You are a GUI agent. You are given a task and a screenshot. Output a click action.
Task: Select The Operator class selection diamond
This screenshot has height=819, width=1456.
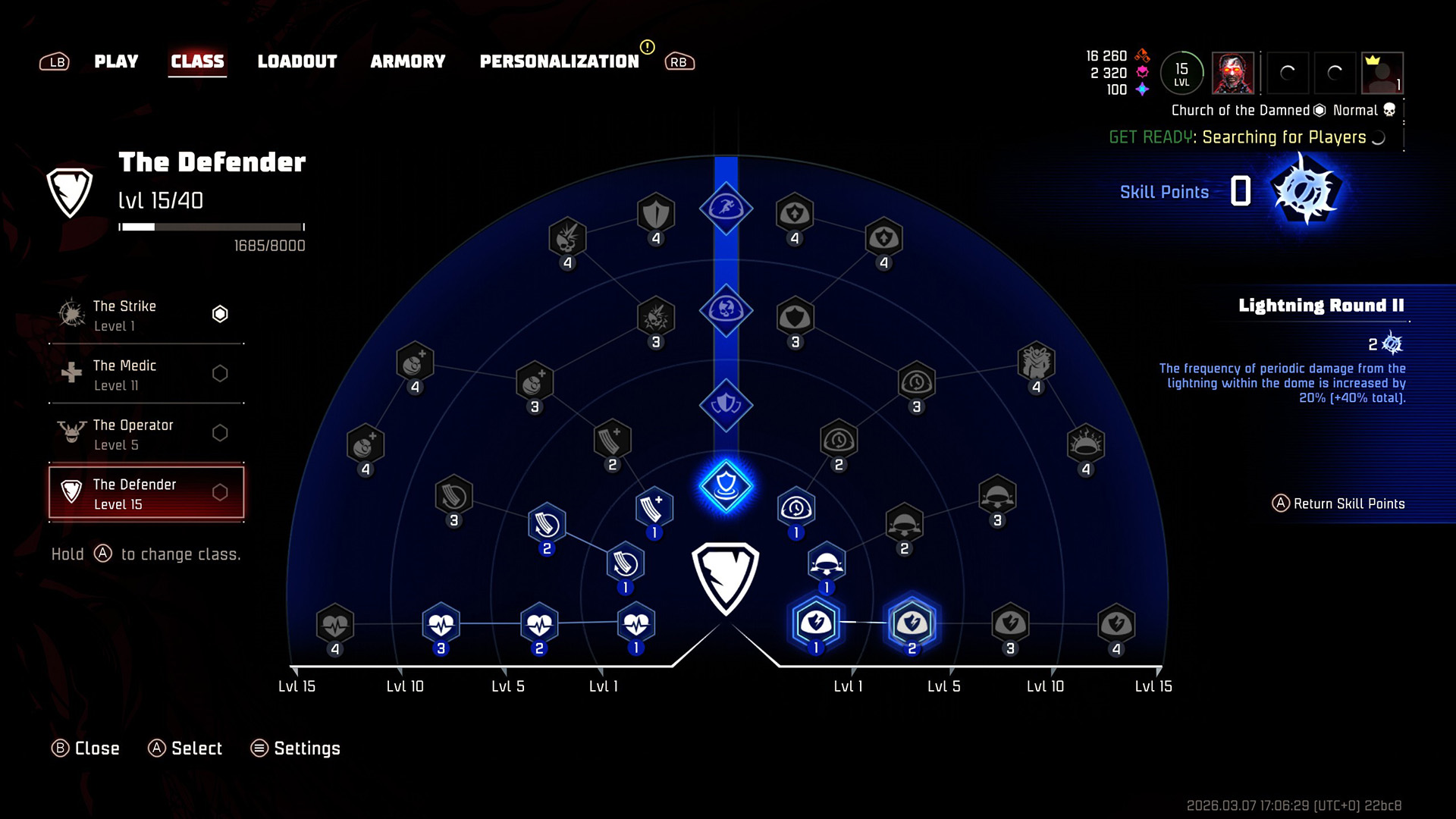pyautogui.click(x=220, y=432)
